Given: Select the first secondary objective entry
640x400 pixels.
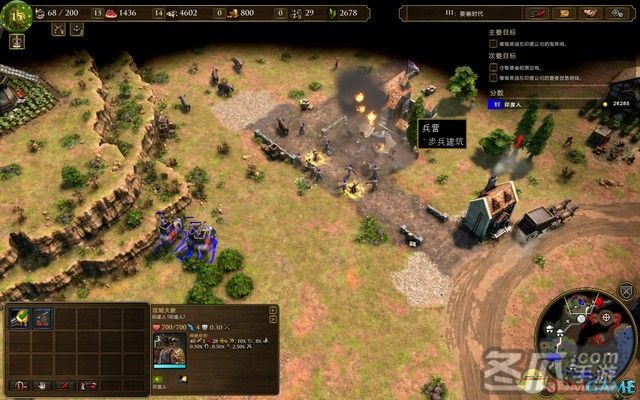Looking at the screenshot, I should coord(540,69).
